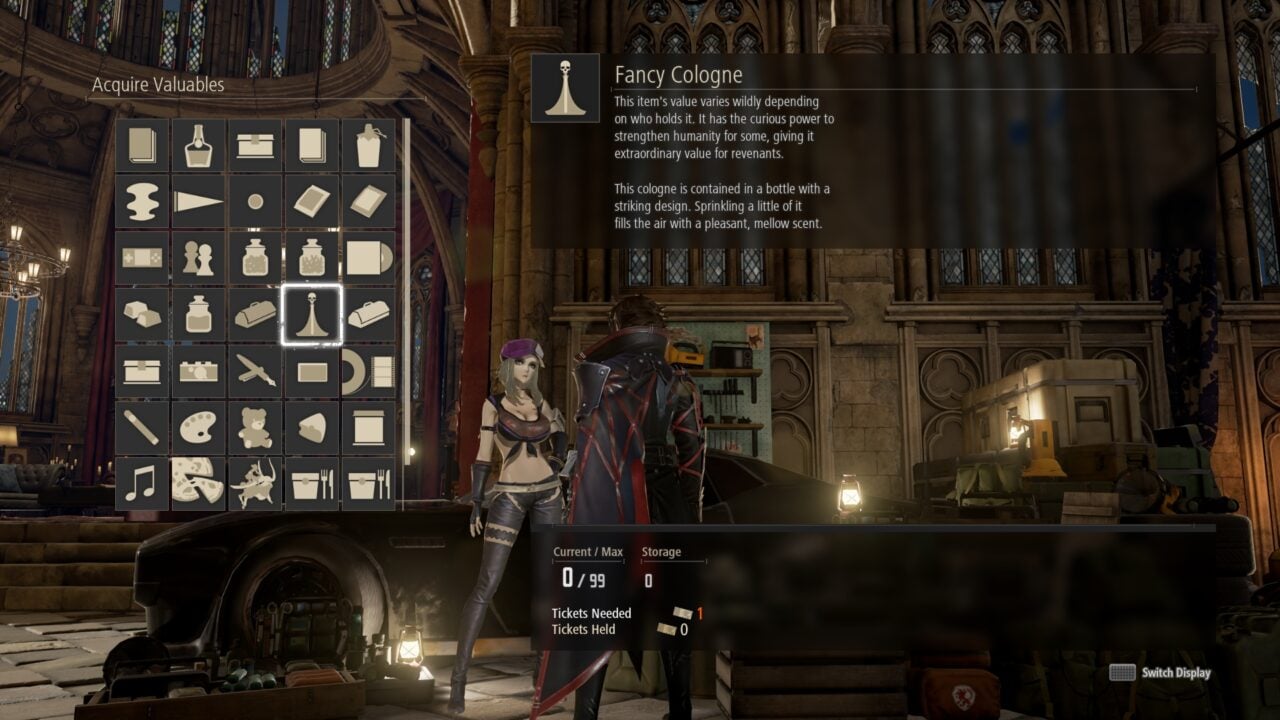
Task: Select the fountain pen item icon
Action: tap(256, 372)
